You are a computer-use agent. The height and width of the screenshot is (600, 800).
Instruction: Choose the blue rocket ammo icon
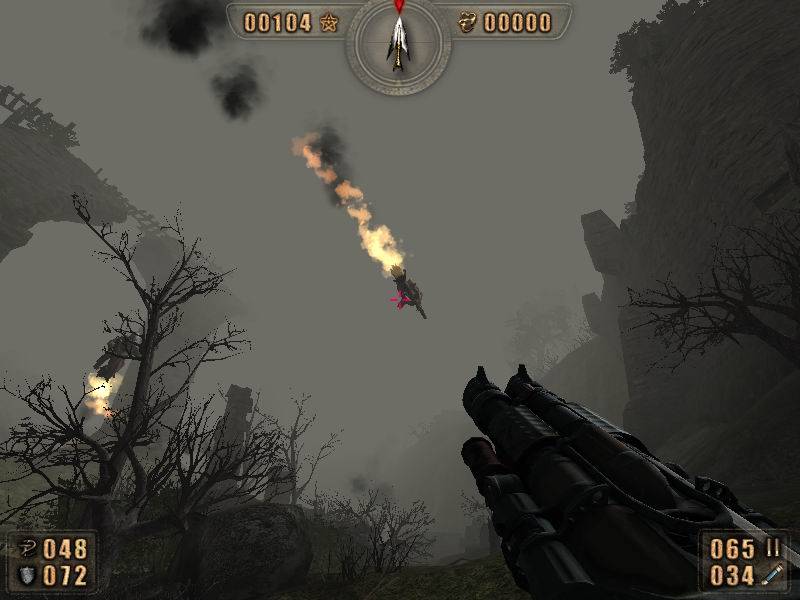[772, 575]
